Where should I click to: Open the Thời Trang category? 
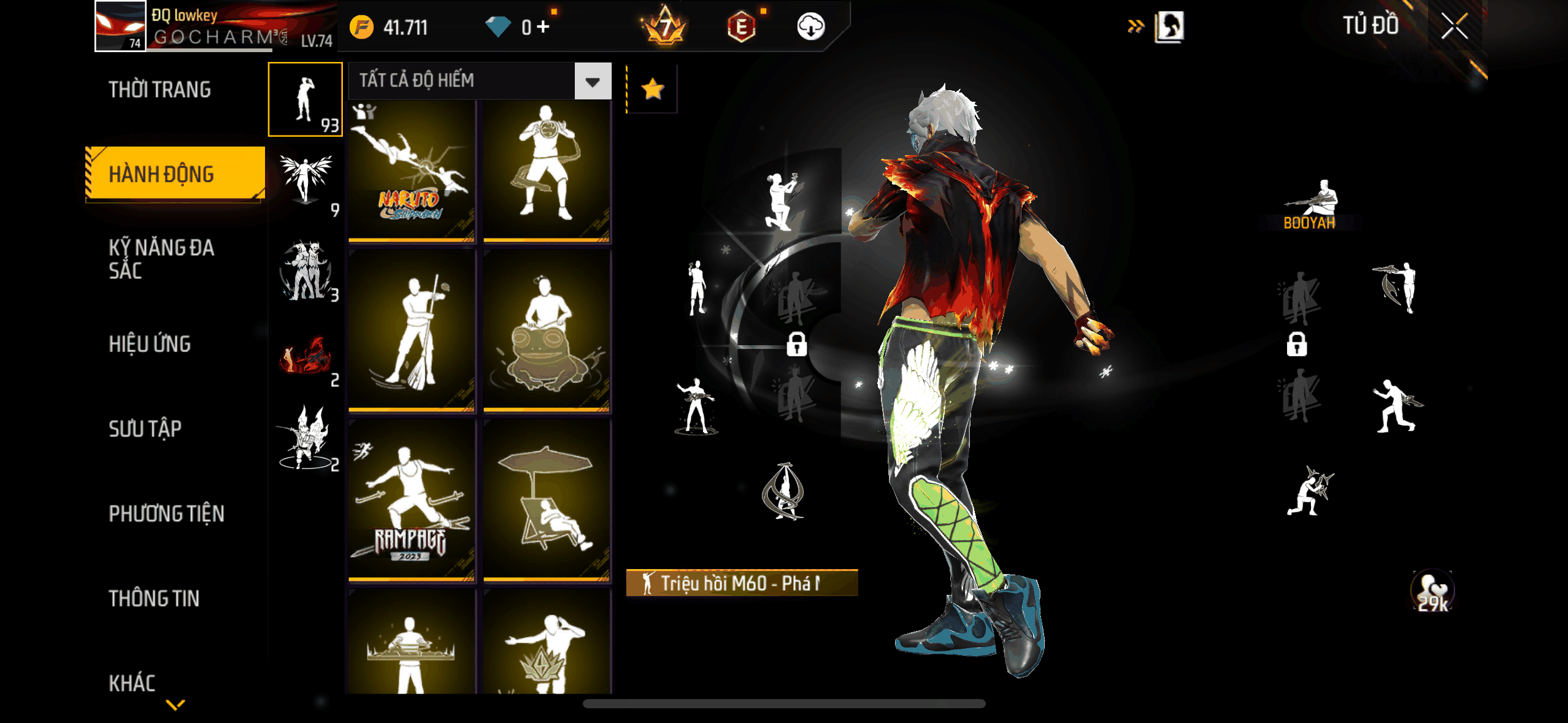(159, 90)
